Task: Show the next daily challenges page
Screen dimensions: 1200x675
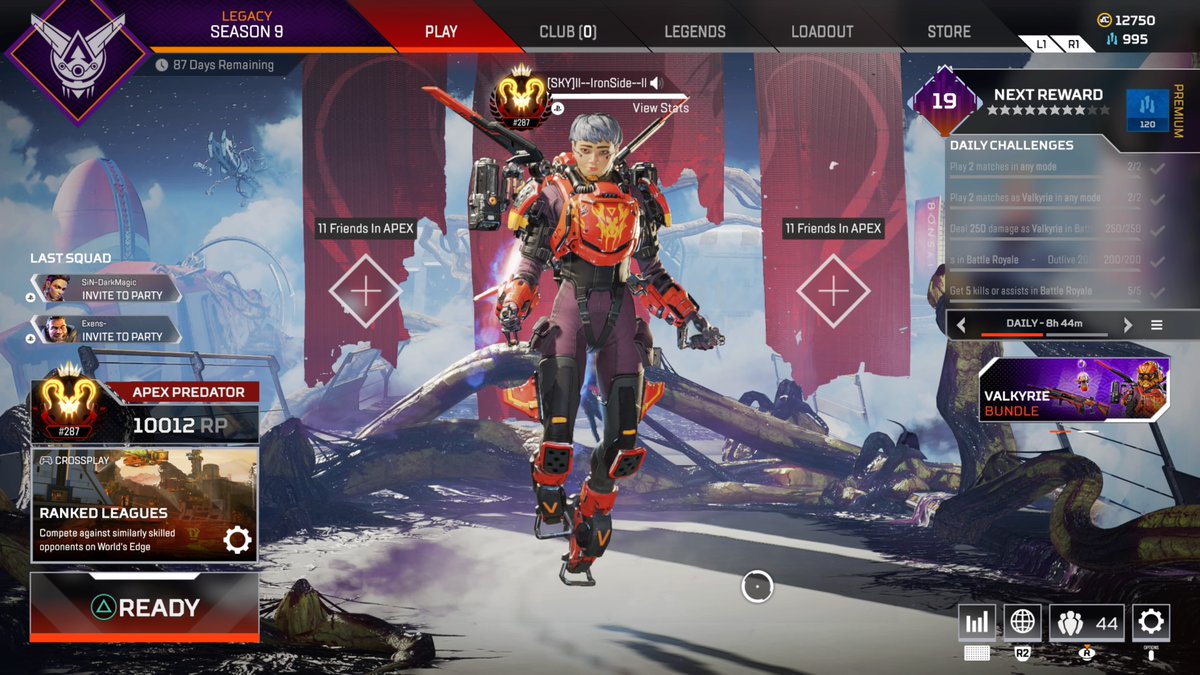Action: point(1128,325)
